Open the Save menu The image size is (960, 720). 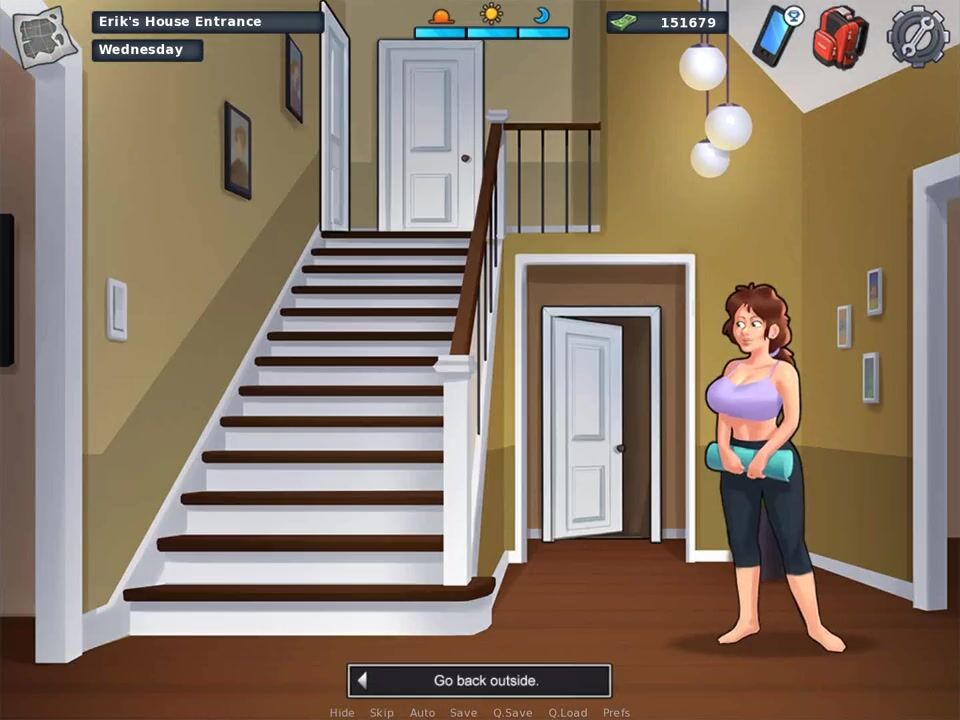point(463,713)
